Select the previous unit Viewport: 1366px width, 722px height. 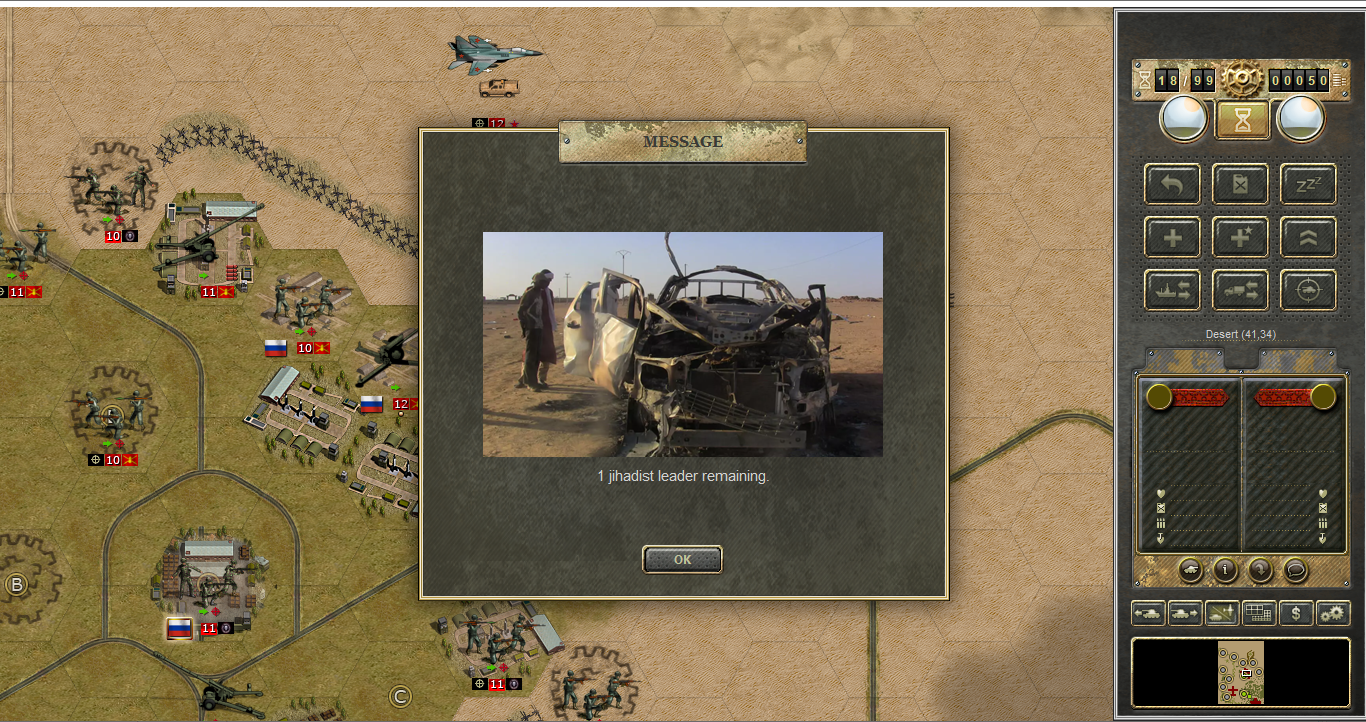pos(1148,613)
